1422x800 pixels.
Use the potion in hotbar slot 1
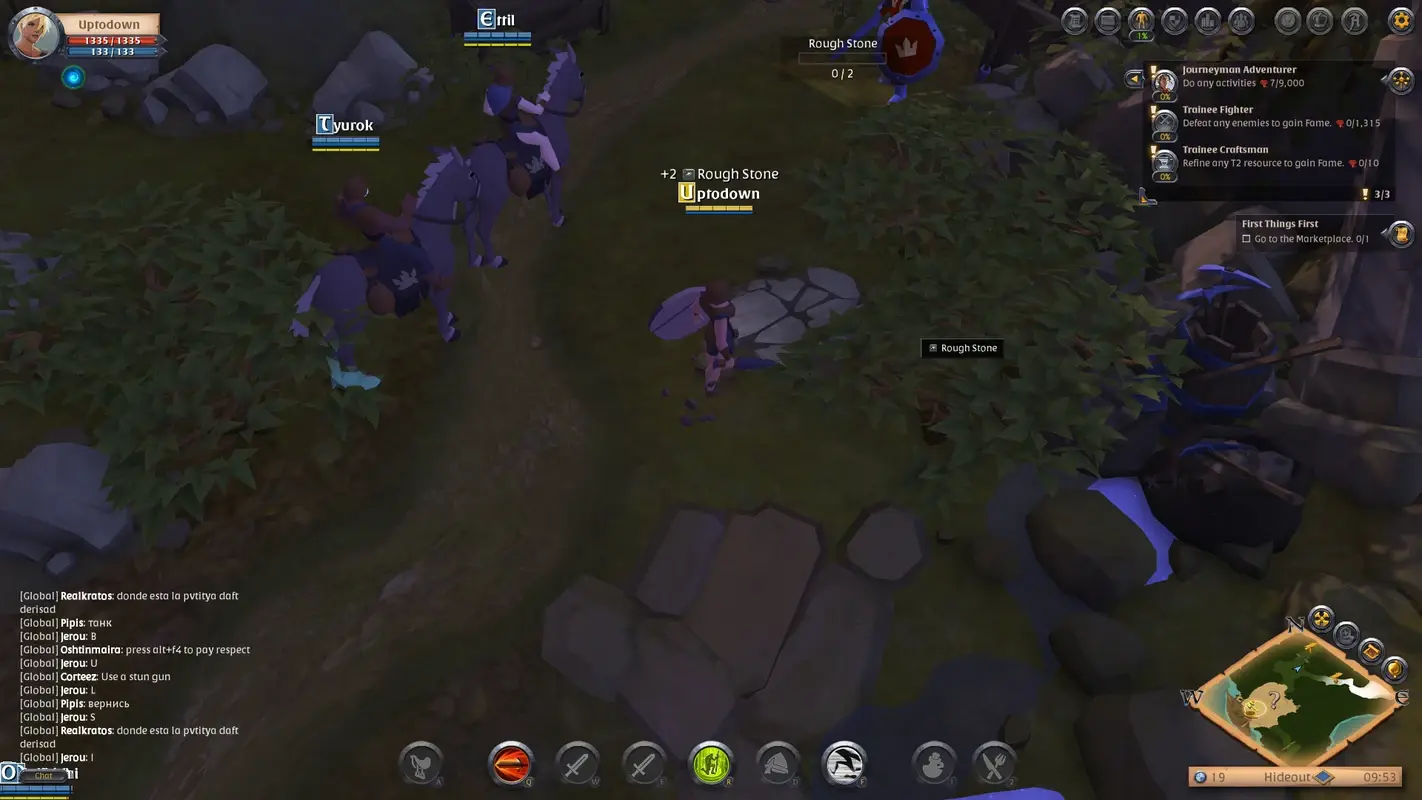(x=933, y=763)
